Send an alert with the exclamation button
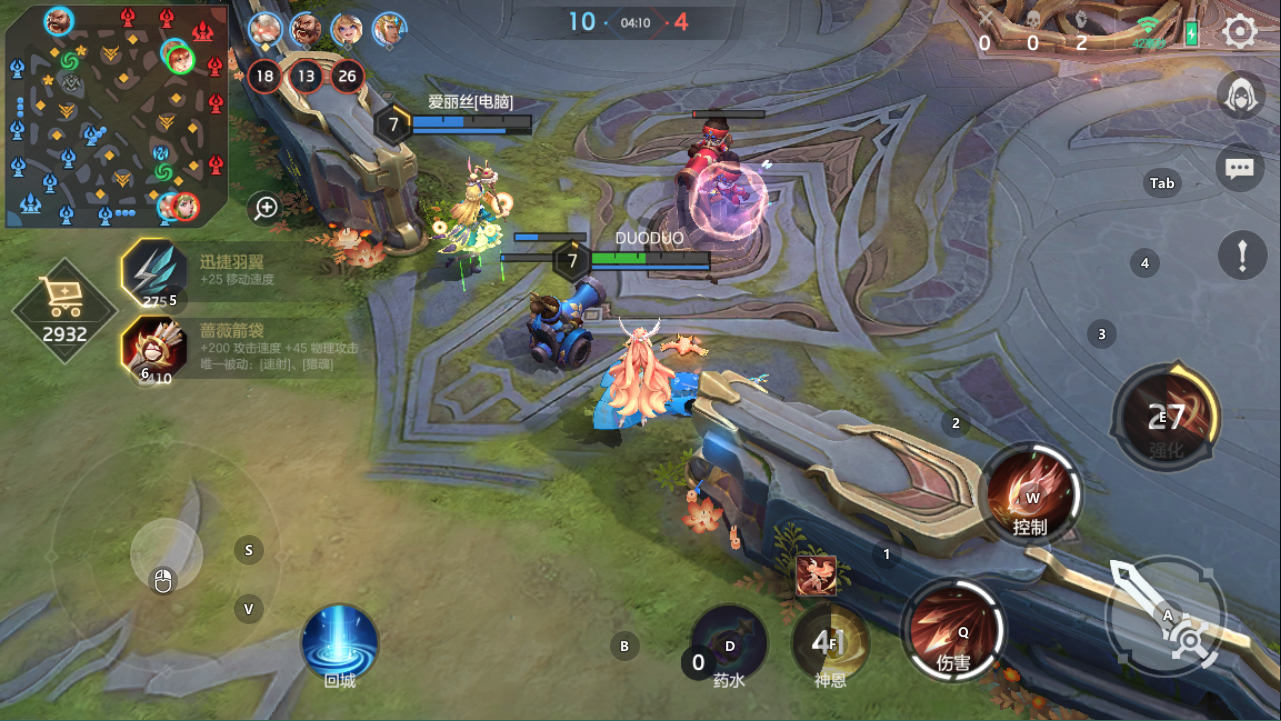 [x=1242, y=255]
